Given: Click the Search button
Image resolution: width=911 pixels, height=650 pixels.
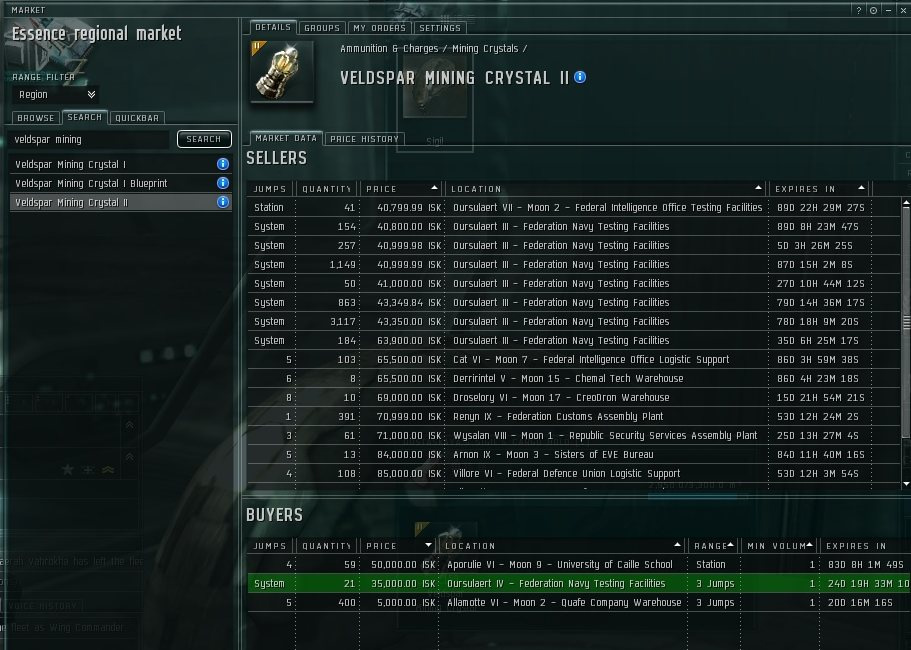Looking at the screenshot, I should click(x=204, y=140).
